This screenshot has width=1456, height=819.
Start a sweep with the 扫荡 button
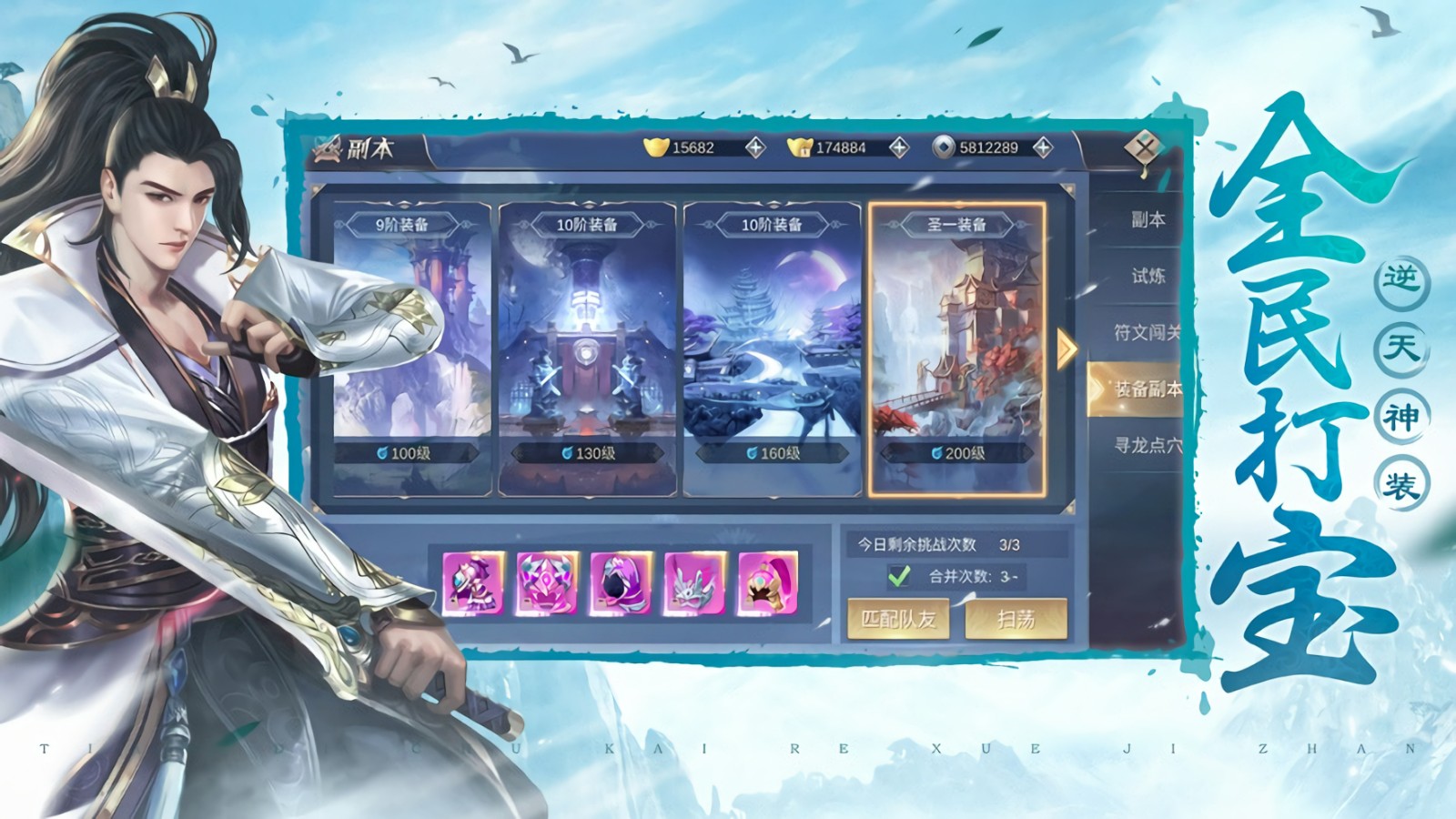coord(1016,620)
